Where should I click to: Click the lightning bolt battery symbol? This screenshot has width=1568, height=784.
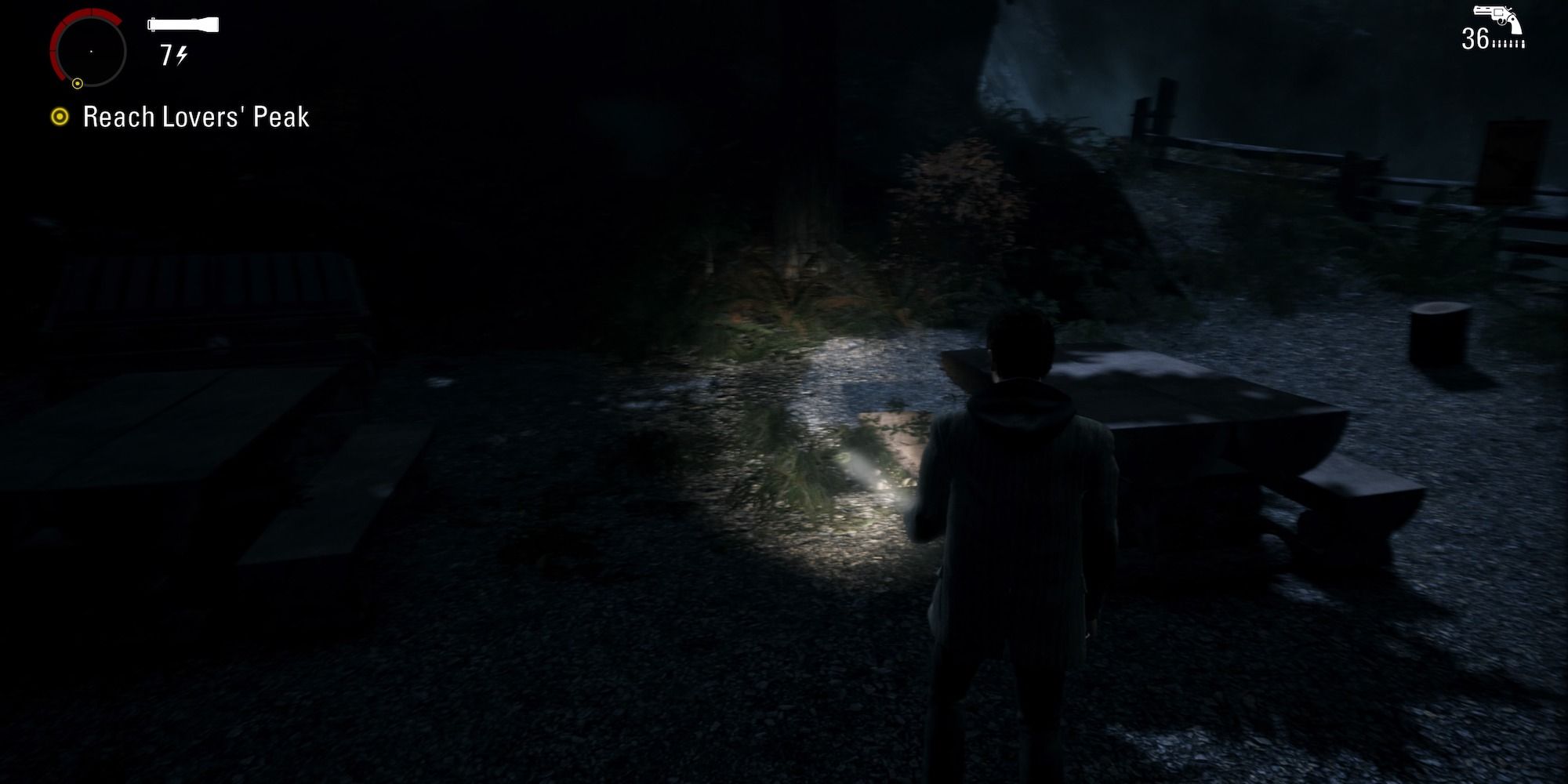tap(182, 55)
